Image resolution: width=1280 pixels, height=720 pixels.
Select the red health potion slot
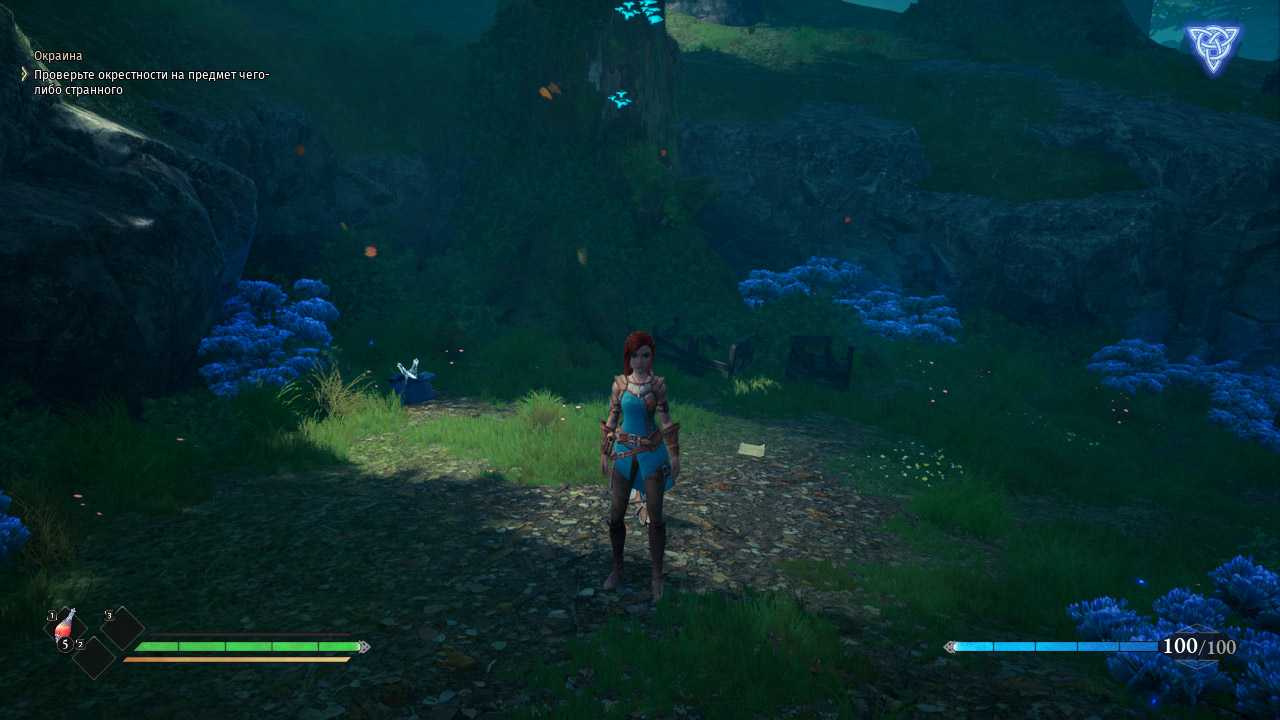65,629
